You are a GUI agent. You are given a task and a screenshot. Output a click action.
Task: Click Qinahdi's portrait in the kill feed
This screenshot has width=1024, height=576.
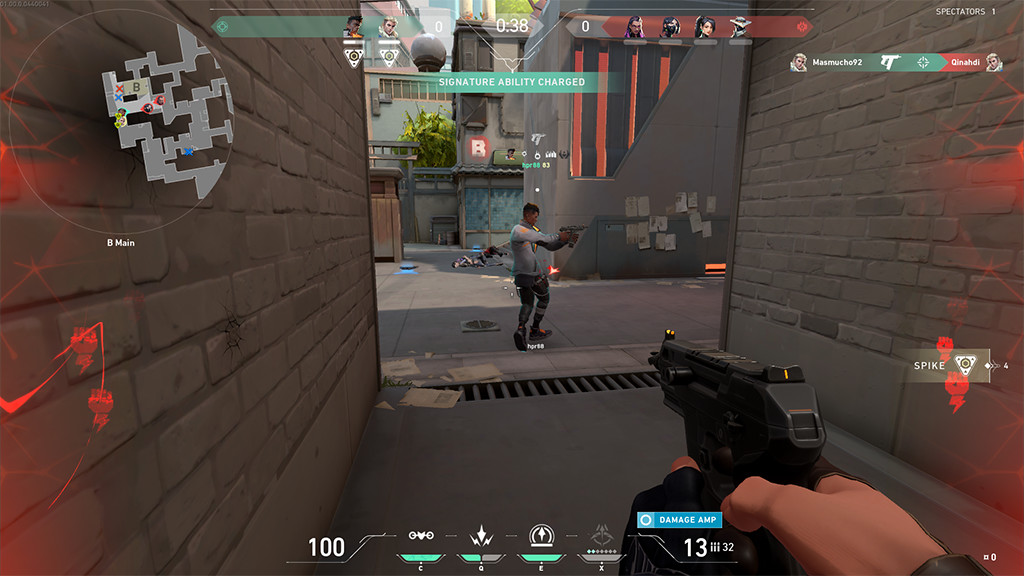tap(993, 63)
